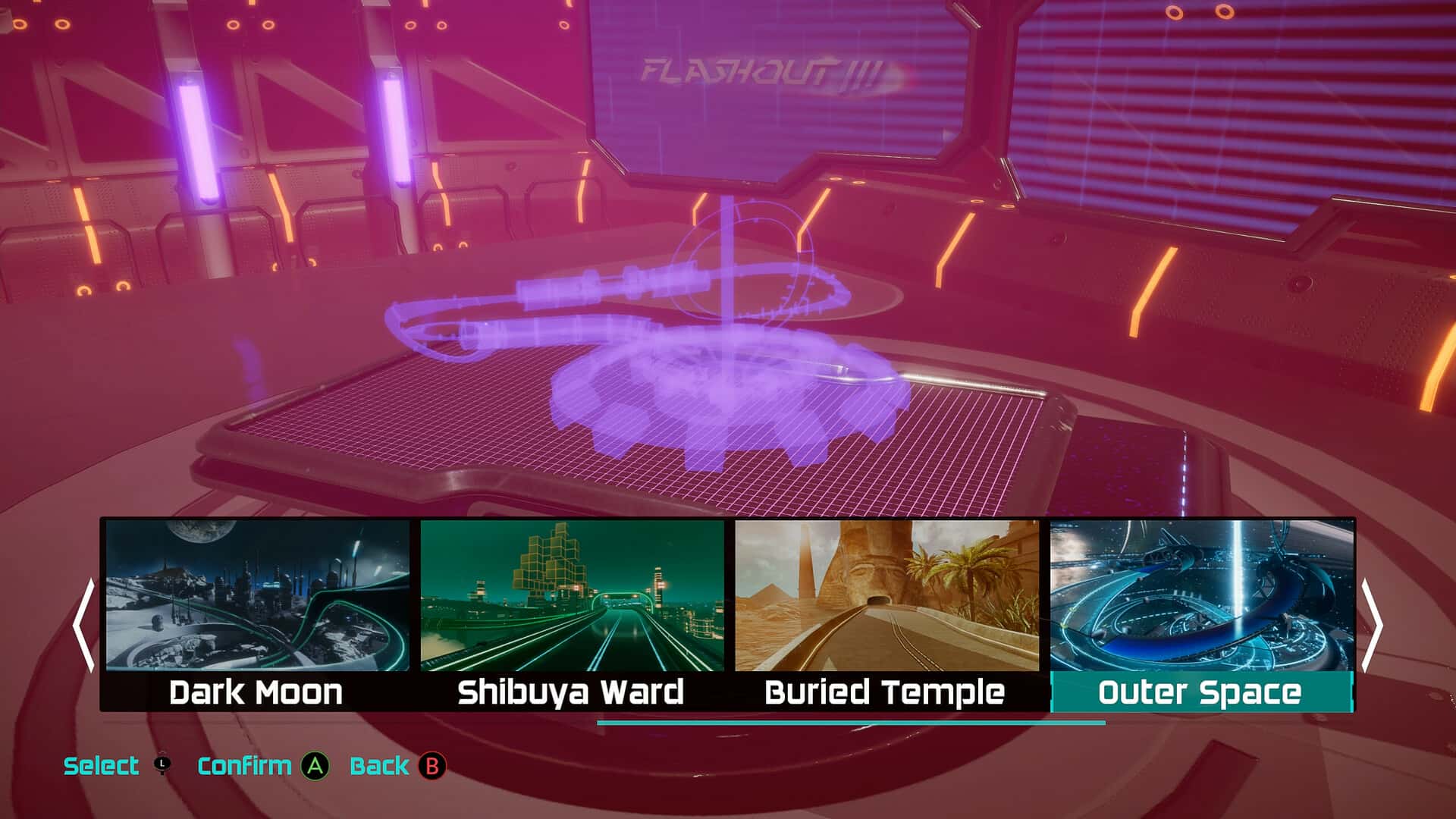Select the highlighted Outer Space track
The width and height of the screenshot is (1456, 819).
1201,614
